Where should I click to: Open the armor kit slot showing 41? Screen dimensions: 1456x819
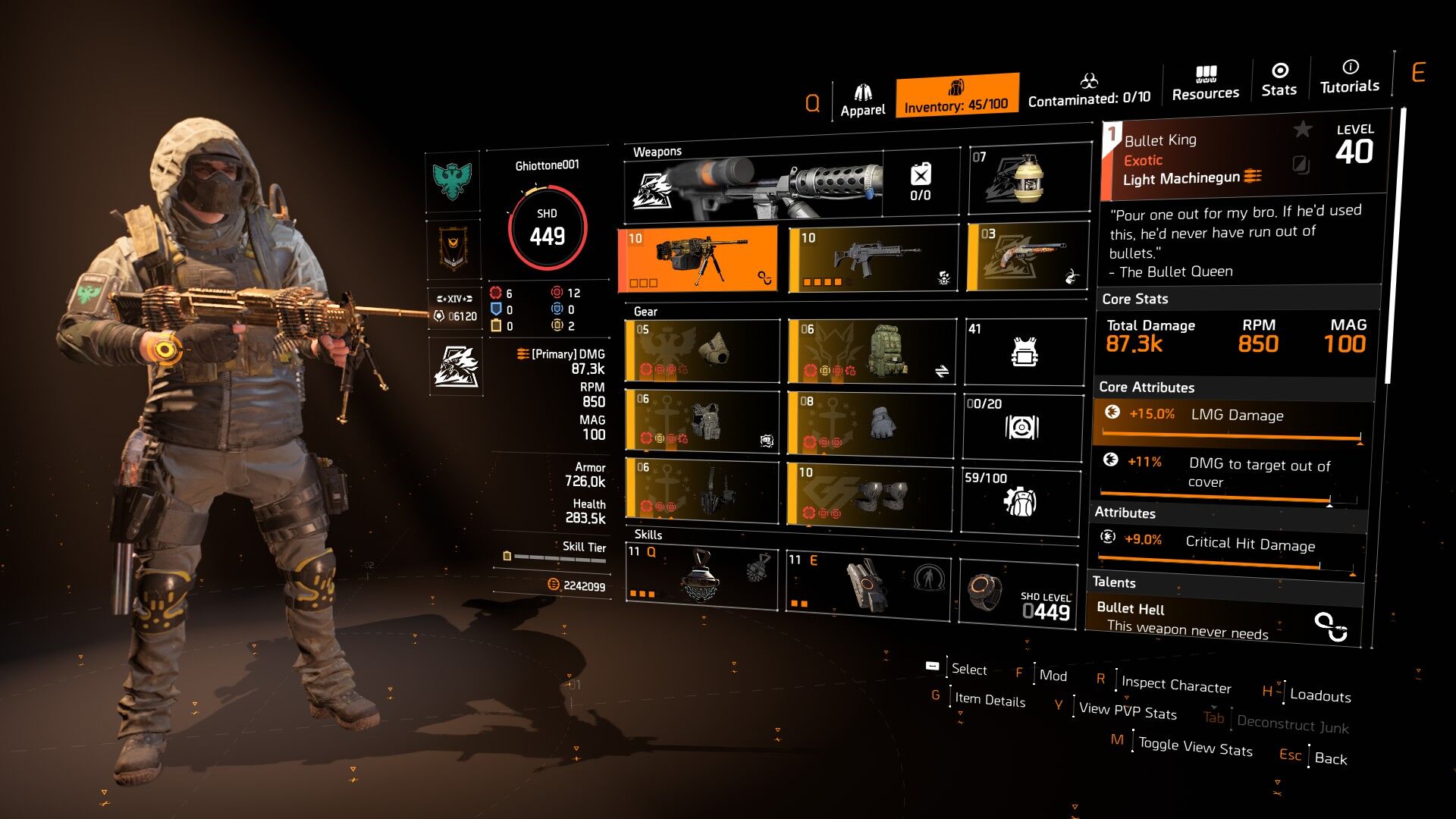[x=1024, y=351]
